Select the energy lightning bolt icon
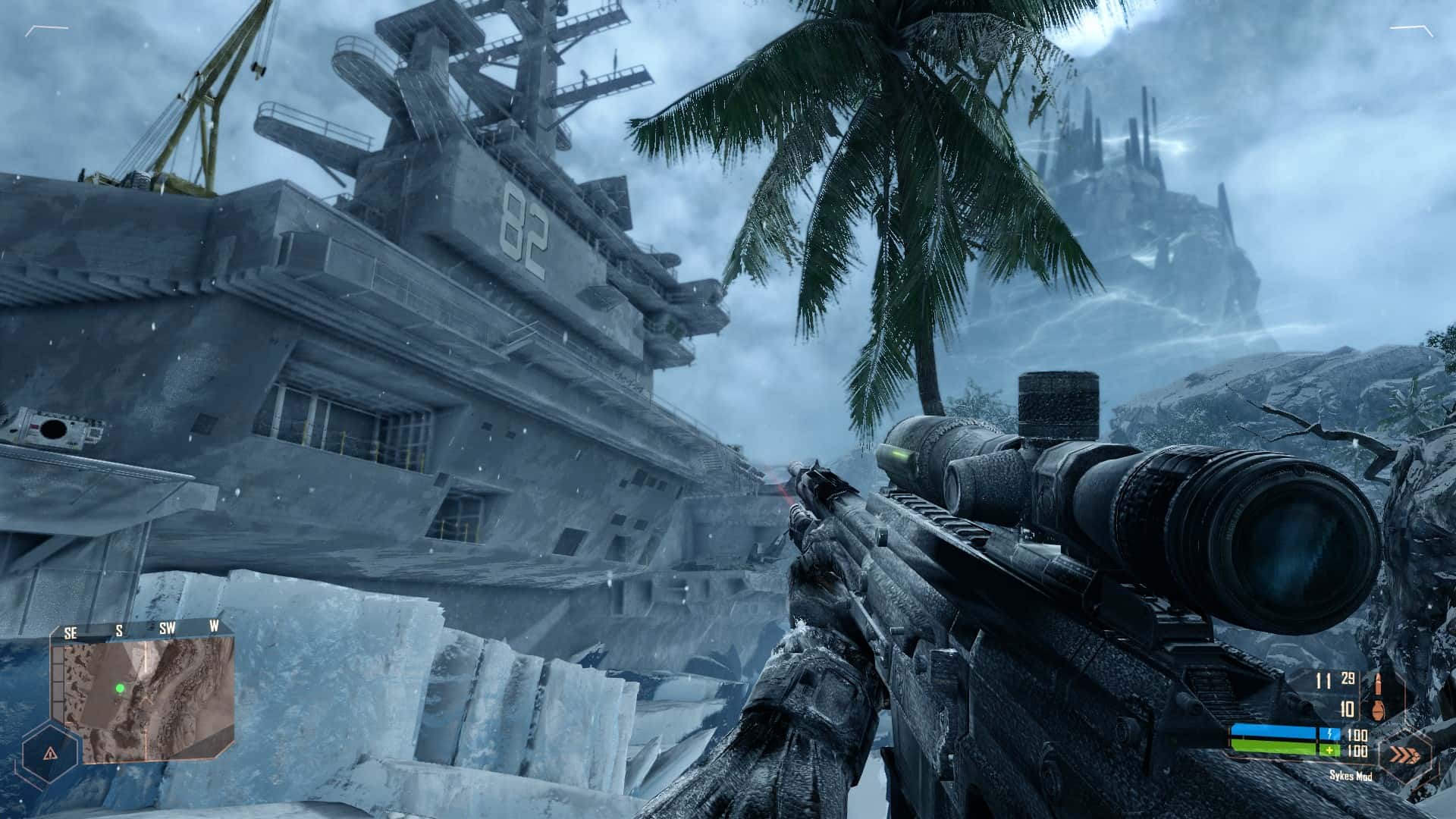The height and width of the screenshot is (819, 1456). 1330,734
